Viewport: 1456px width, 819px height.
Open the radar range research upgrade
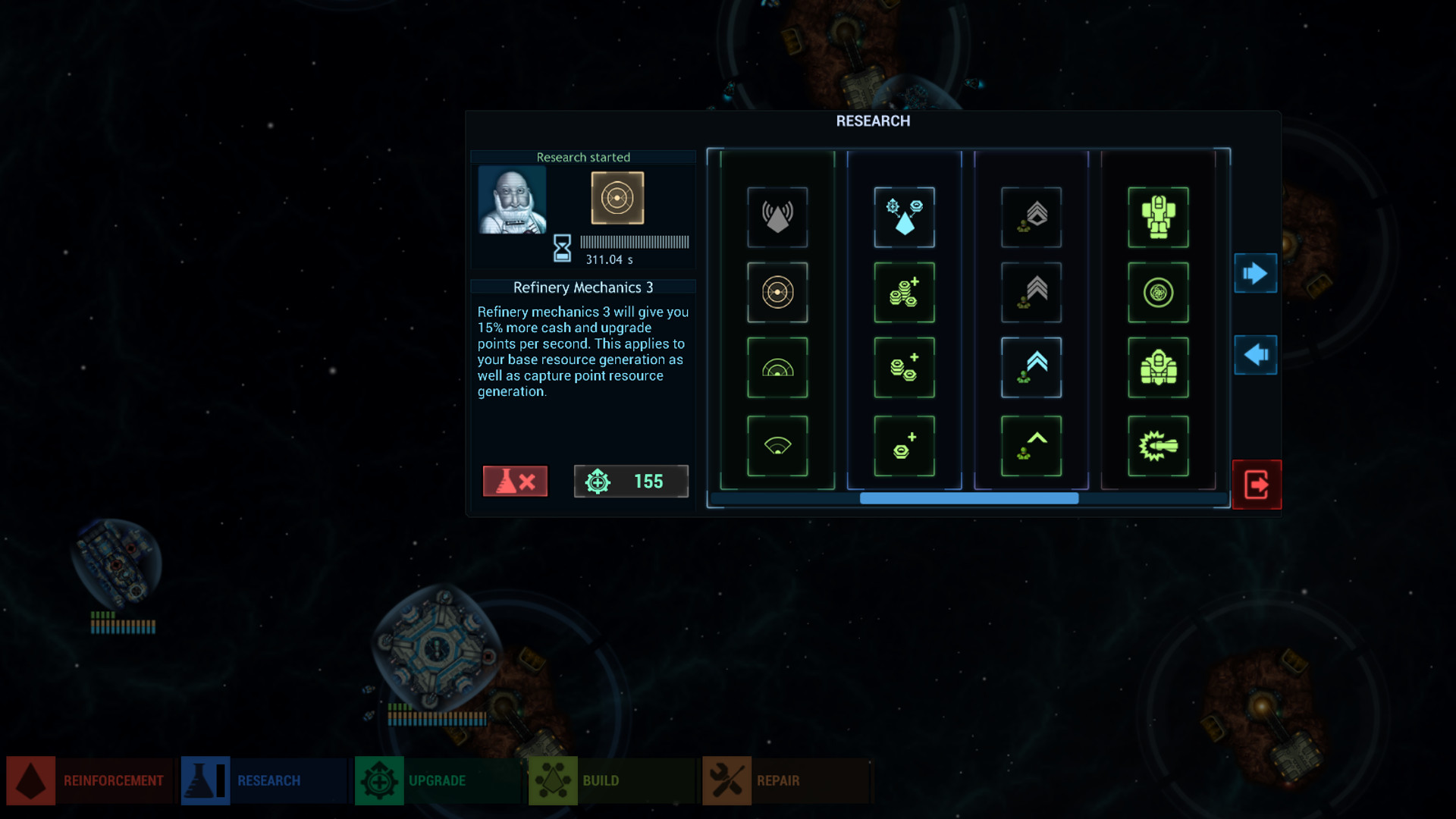coord(777,369)
